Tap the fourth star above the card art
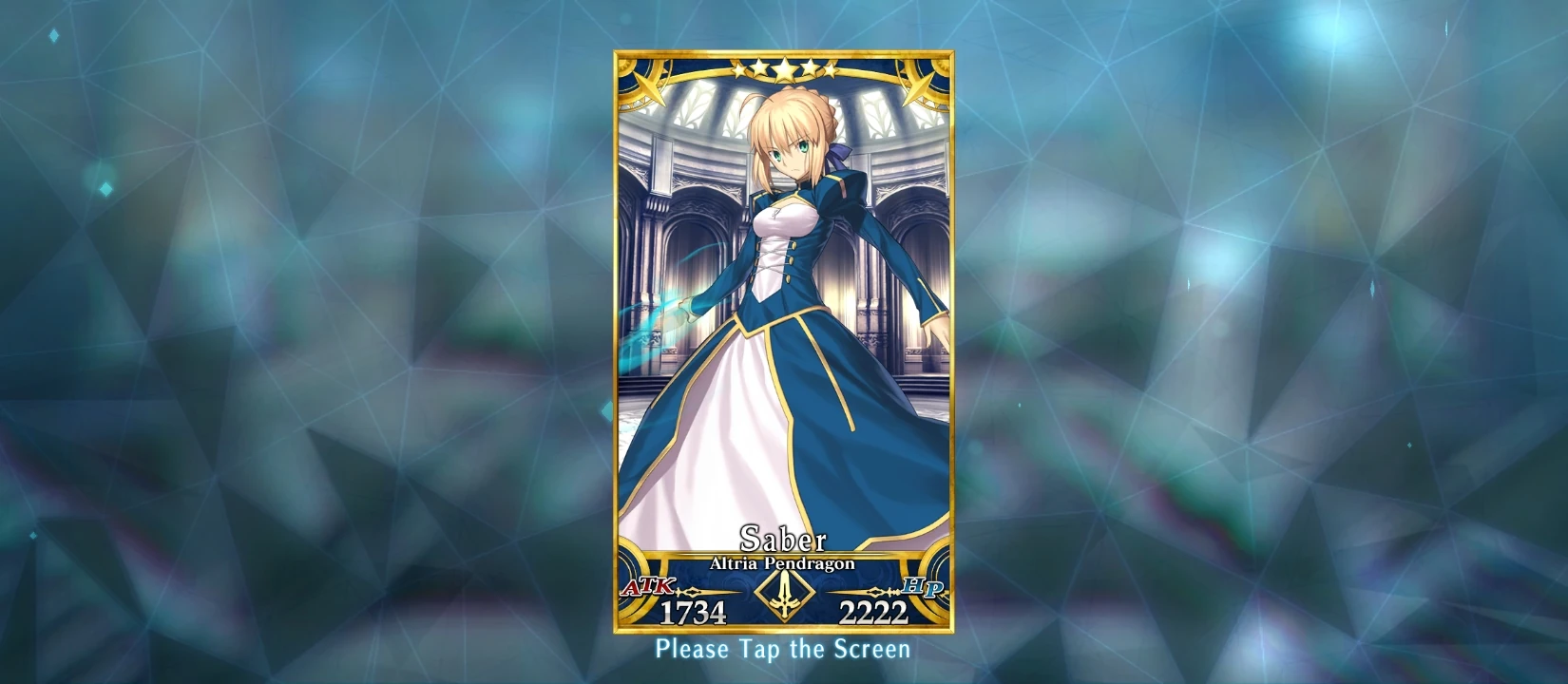Screen dimensions: 1568x684 point(809,68)
